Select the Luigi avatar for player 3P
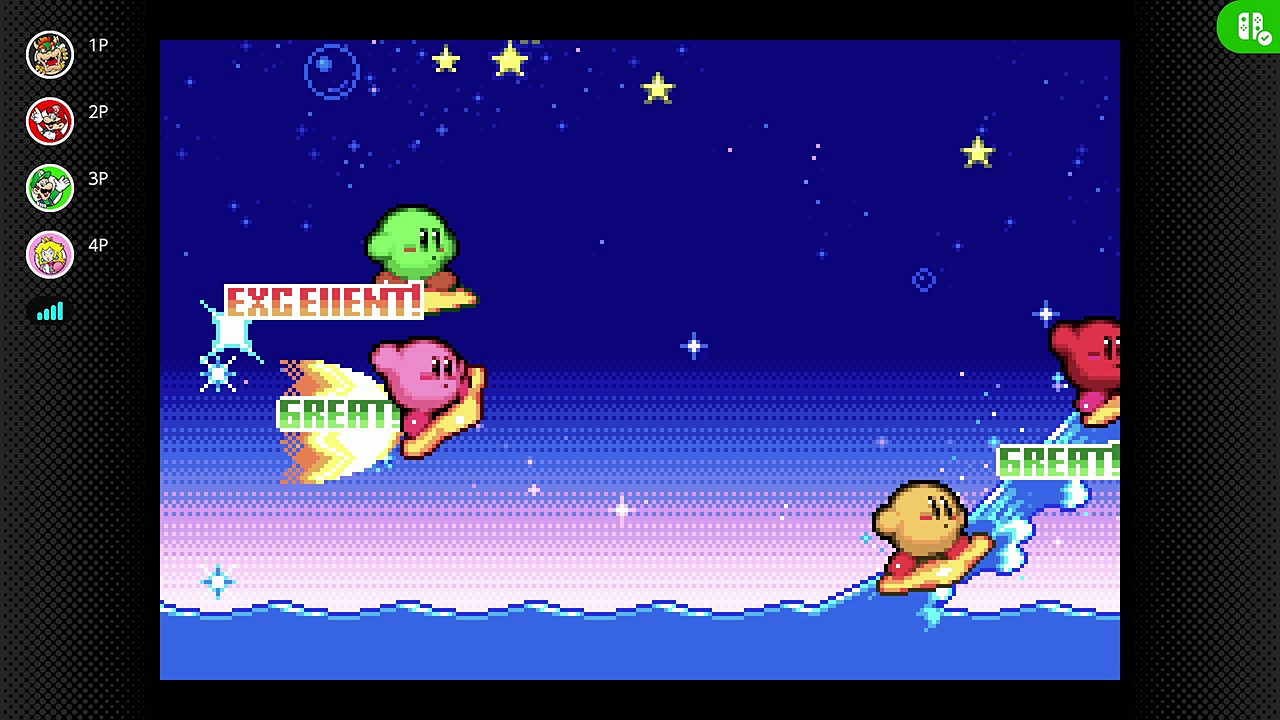The width and height of the screenshot is (1280, 720). tap(50, 188)
